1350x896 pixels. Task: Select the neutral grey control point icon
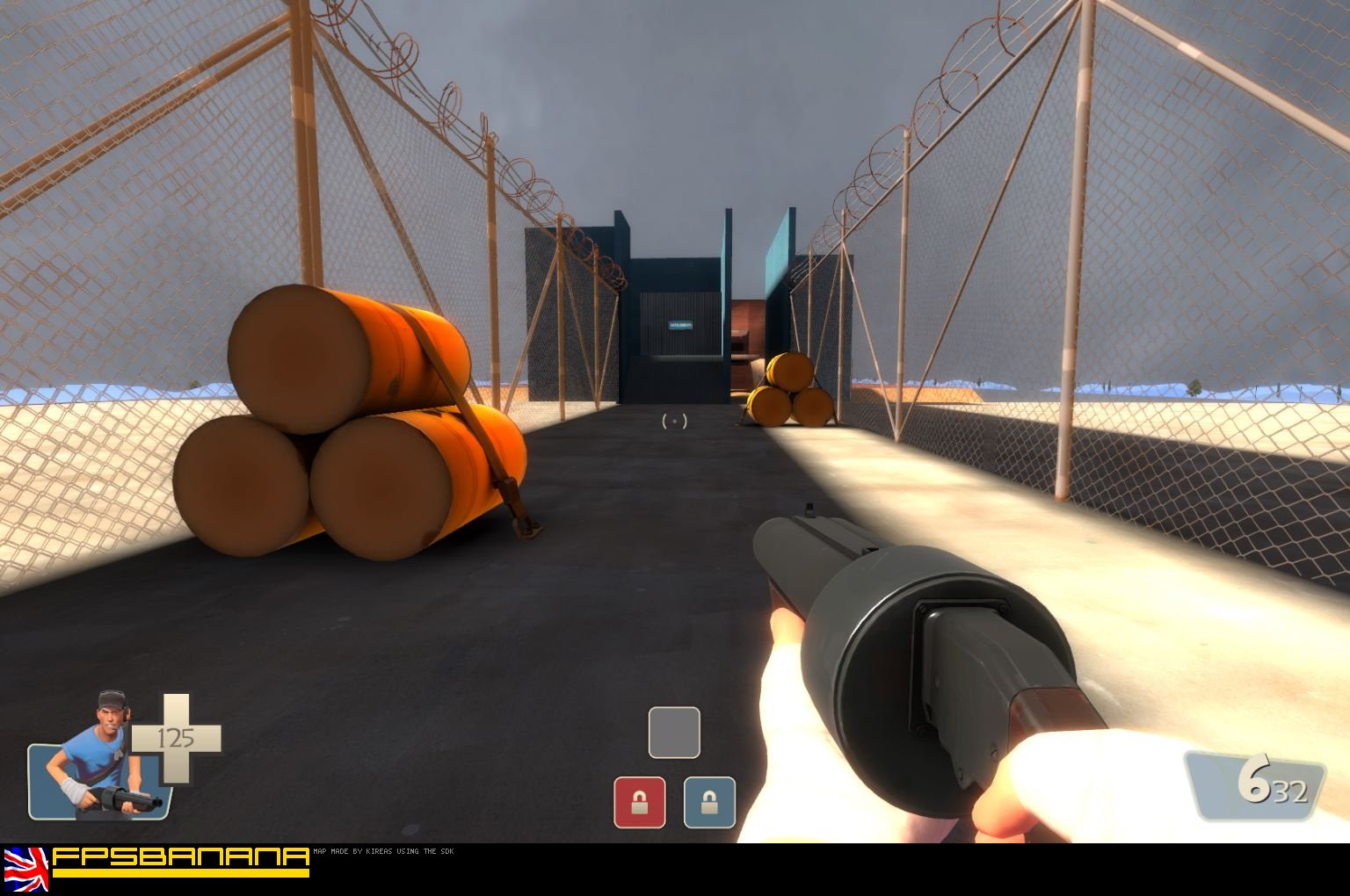click(674, 733)
